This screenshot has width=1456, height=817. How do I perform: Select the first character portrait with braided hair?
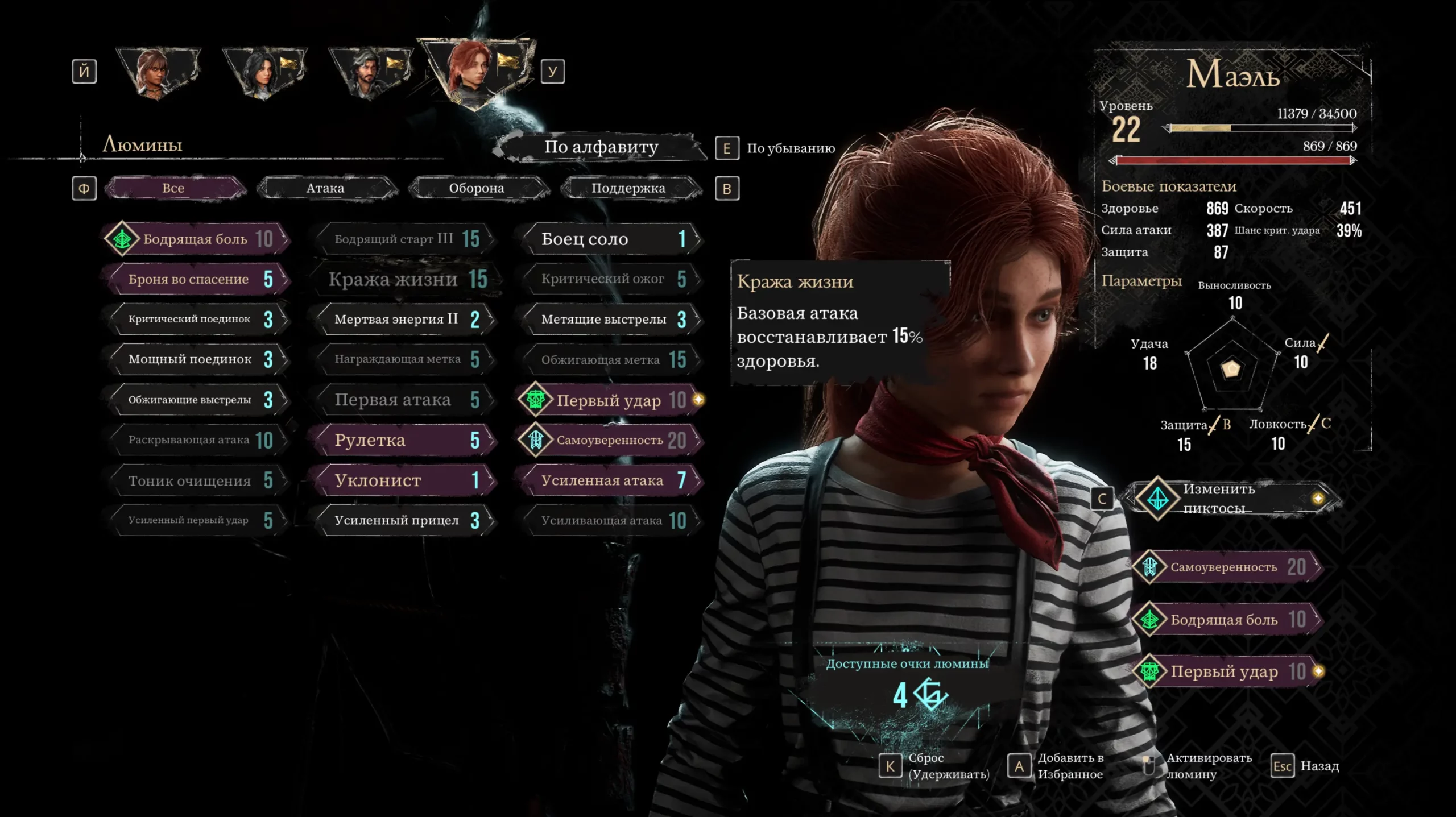tap(158, 72)
